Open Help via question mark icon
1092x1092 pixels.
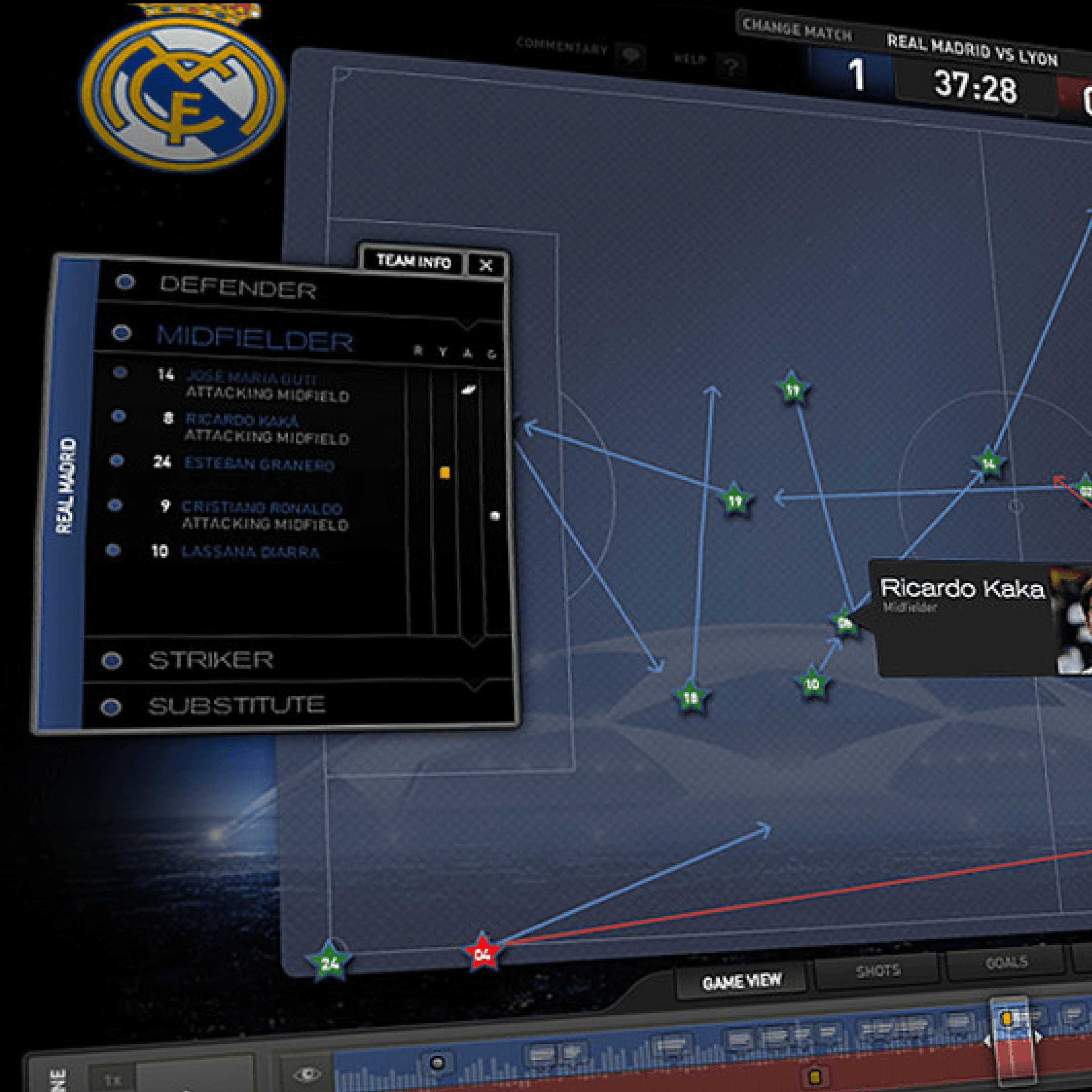click(x=731, y=68)
